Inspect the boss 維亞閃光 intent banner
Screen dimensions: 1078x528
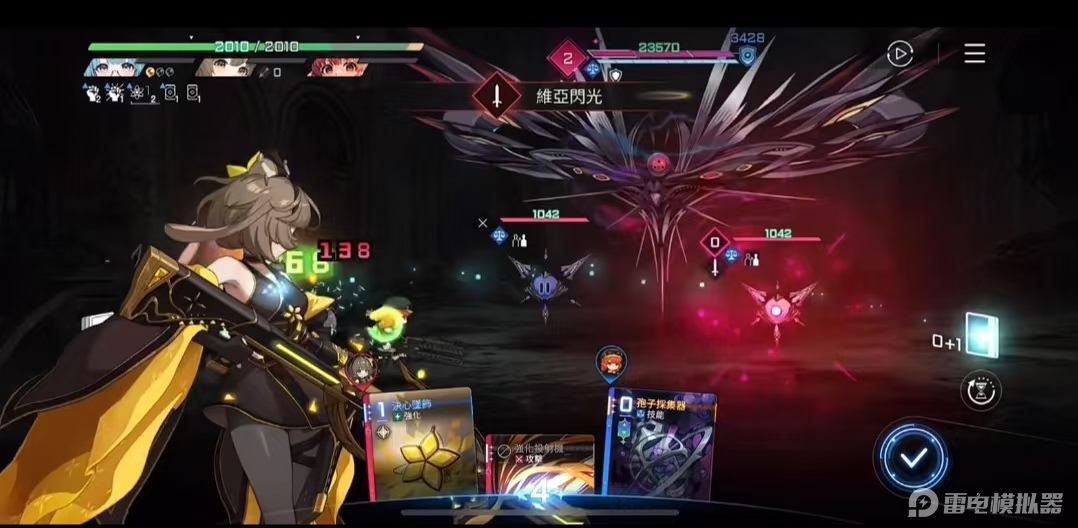pos(560,97)
